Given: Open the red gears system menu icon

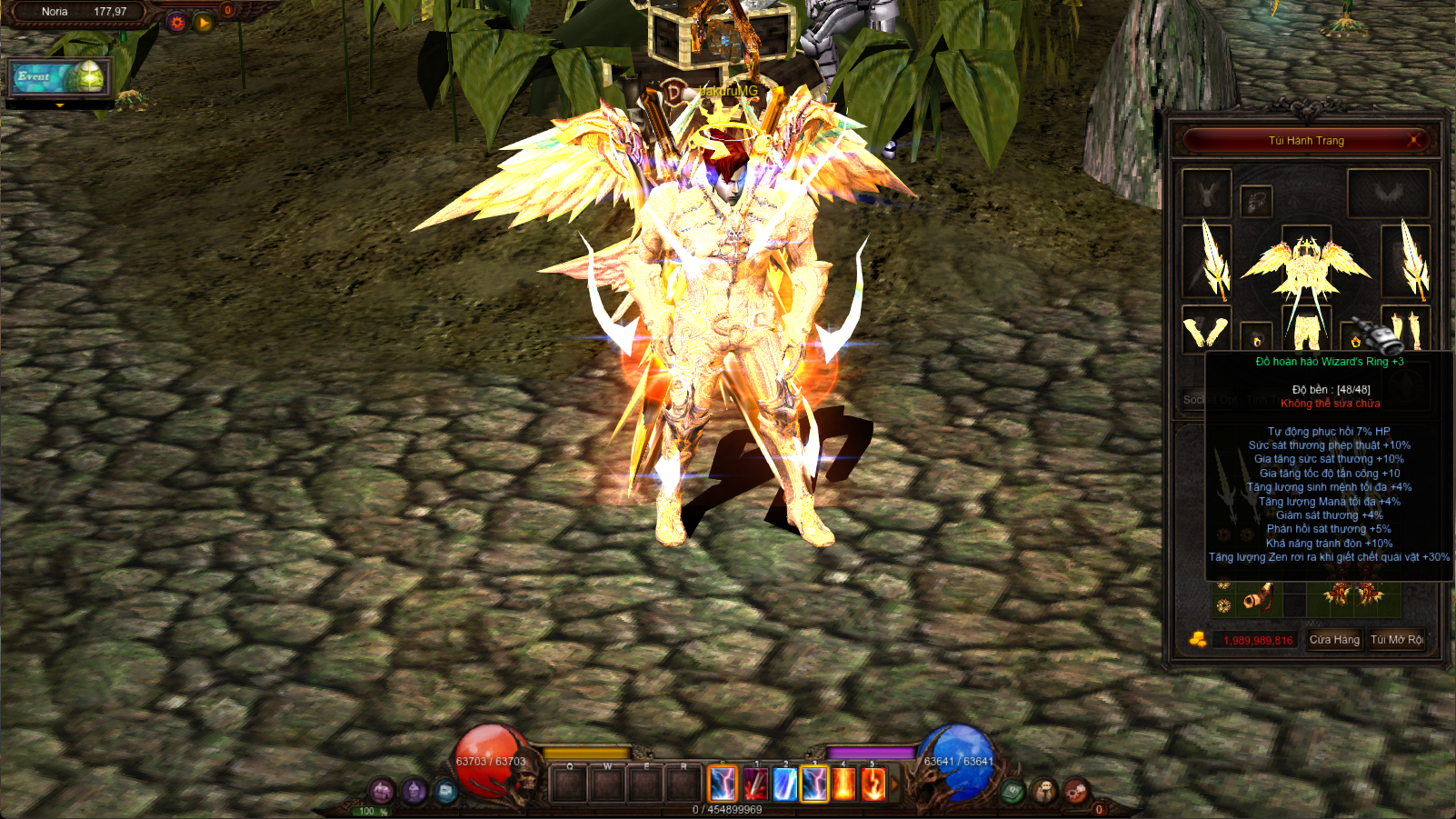Looking at the screenshot, I should pos(1075,790).
